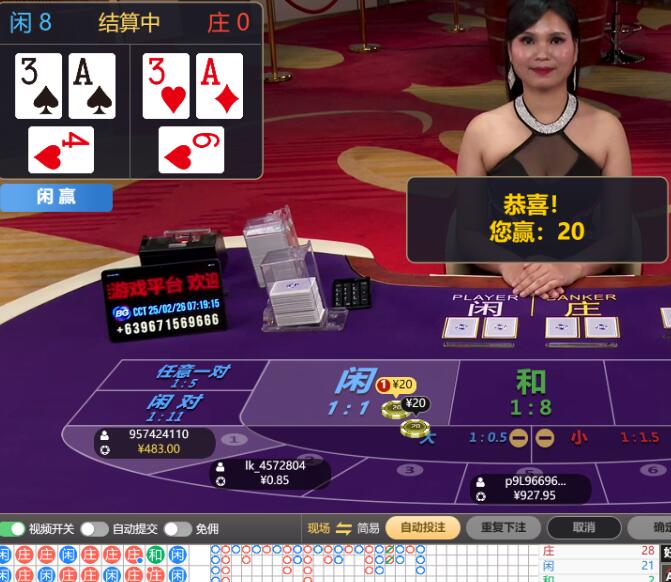Image resolution: width=671 pixels, height=582 pixels.
Task: Cancel the bet with 取消
Action: click(584, 528)
